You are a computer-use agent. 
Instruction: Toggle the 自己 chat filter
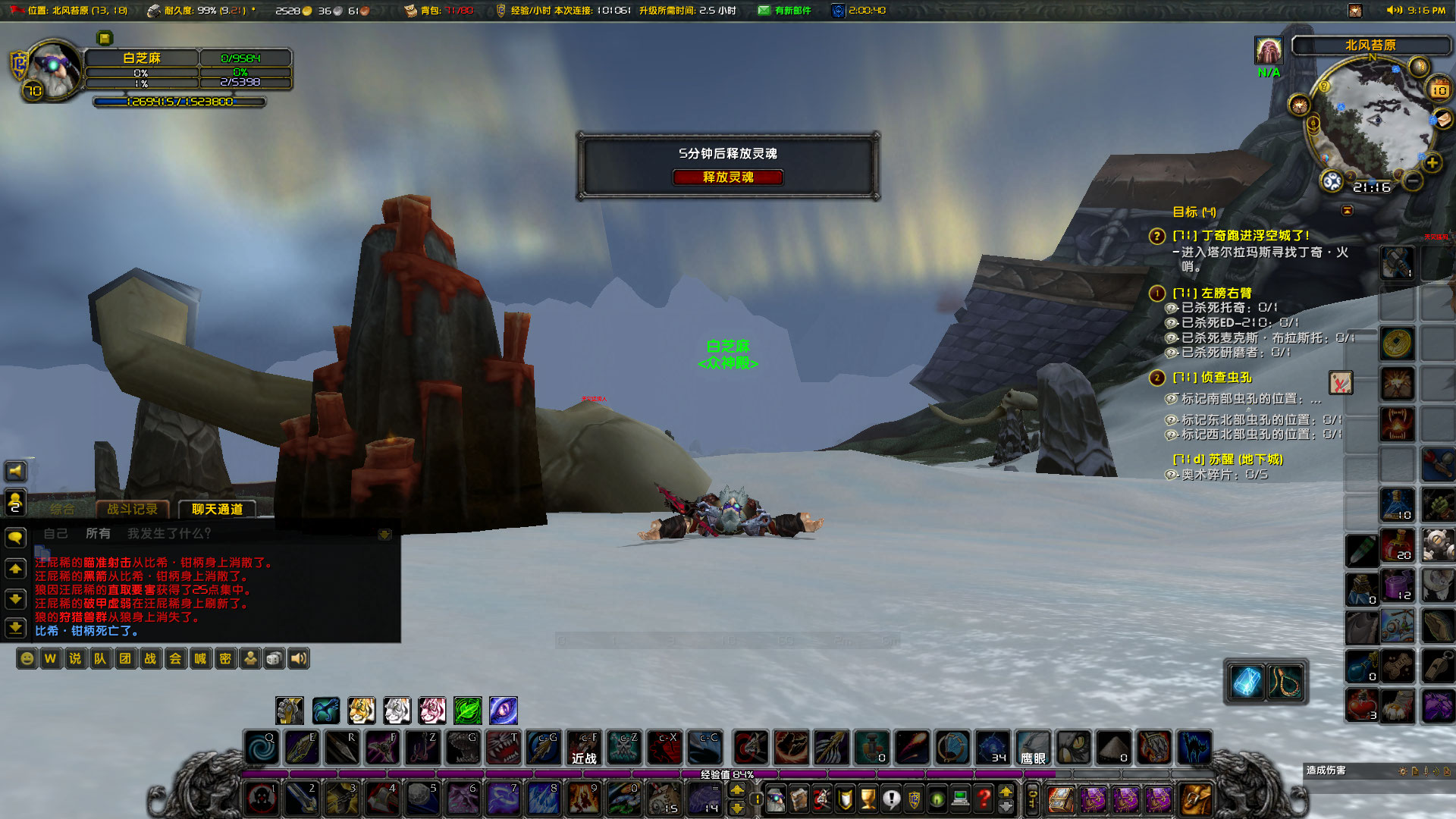click(x=57, y=533)
